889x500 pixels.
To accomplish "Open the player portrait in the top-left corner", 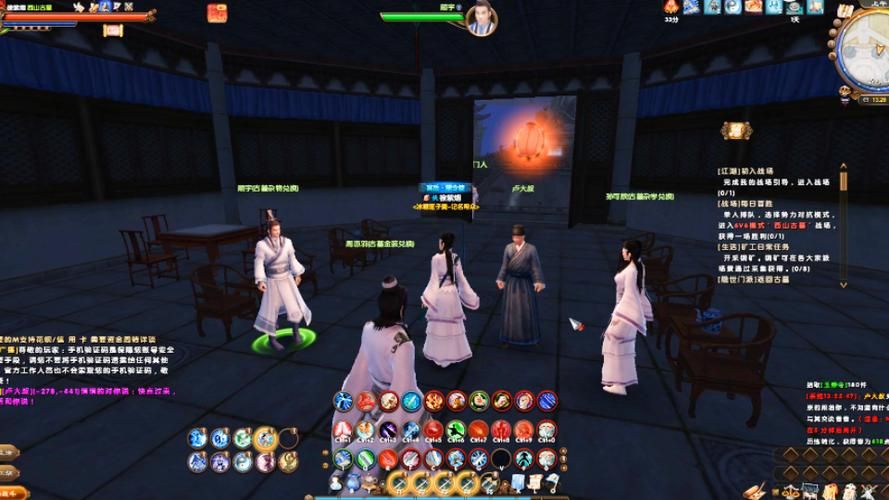I will [x=12, y=8].
